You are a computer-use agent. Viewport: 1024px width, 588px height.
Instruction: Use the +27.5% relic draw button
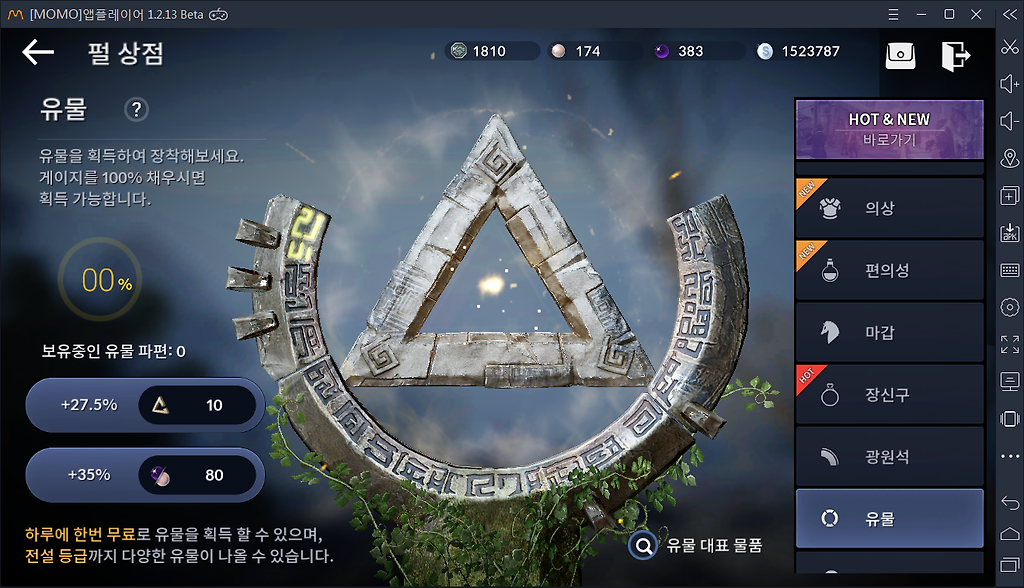(145, 405)
